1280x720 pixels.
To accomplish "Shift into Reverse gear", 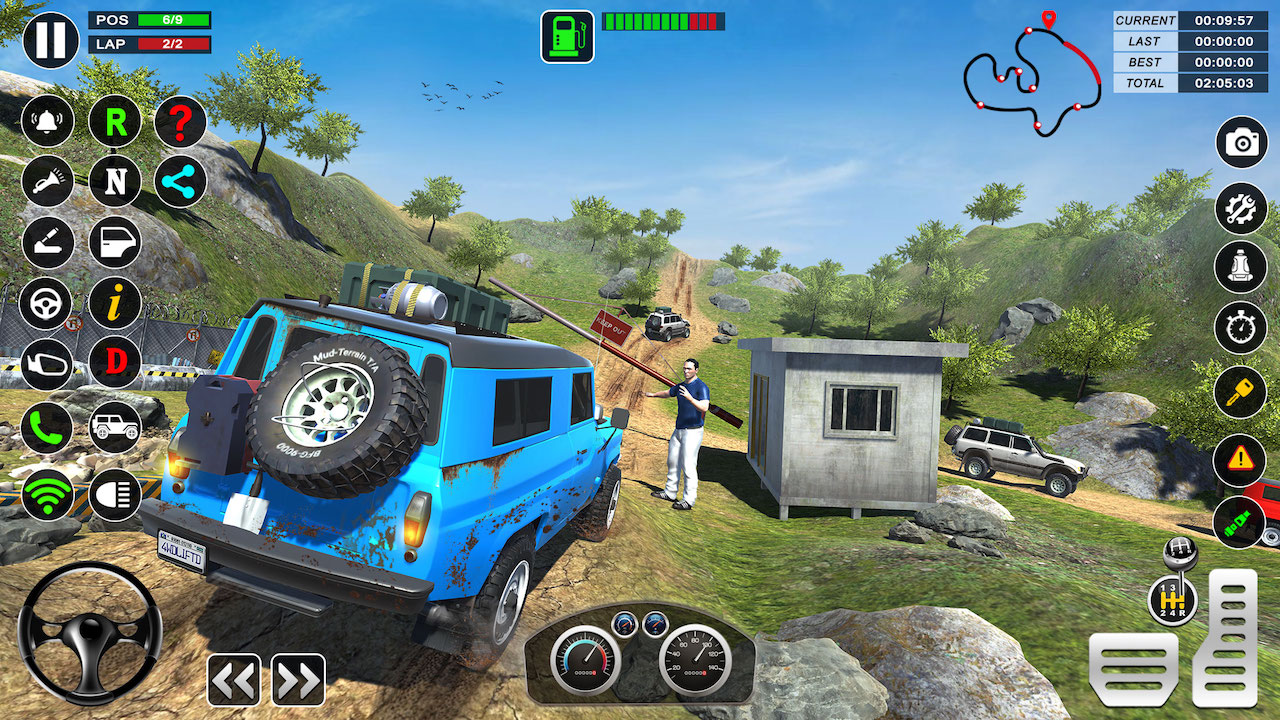I will pos(114,121).
